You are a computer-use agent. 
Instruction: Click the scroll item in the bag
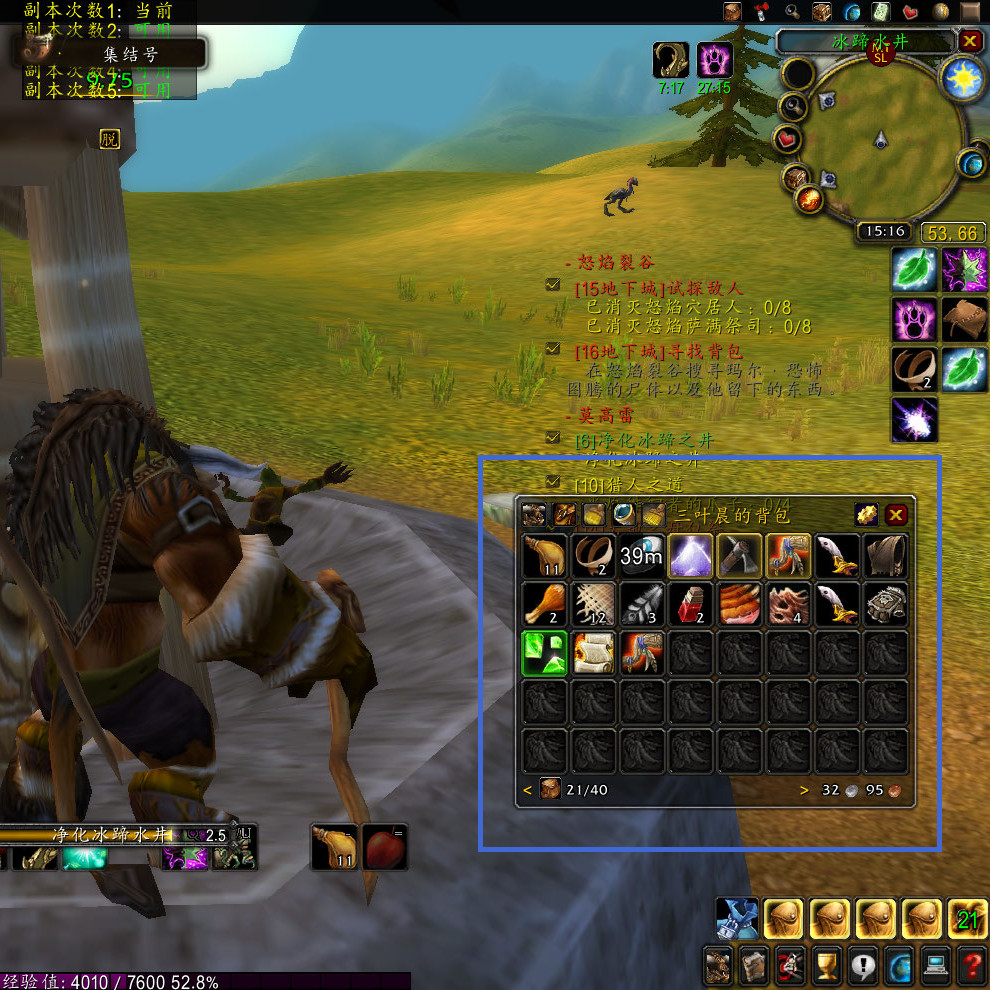[x=593, y=653]
